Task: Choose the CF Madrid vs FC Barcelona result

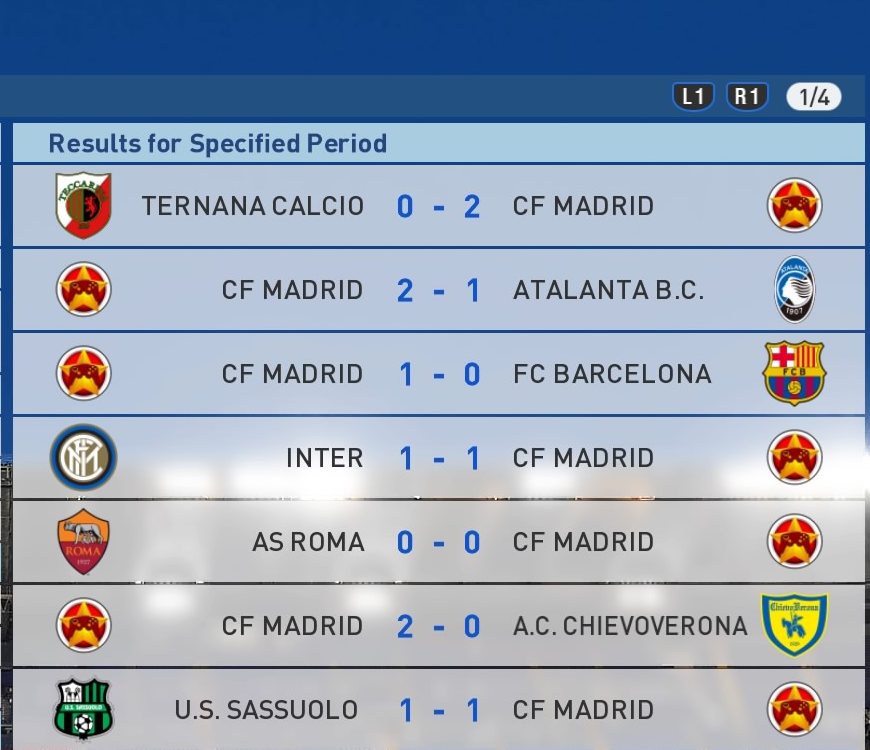Action: (x=438, y=374)
